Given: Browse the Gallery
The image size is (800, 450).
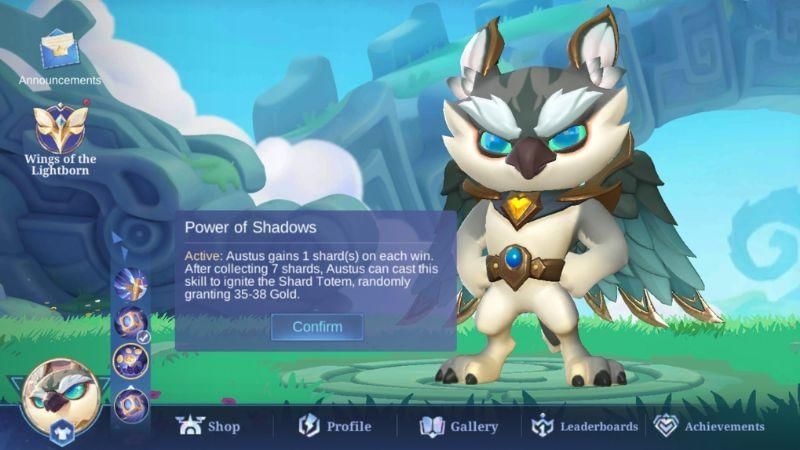Looking at the screenshot, I should click(459, 426).
